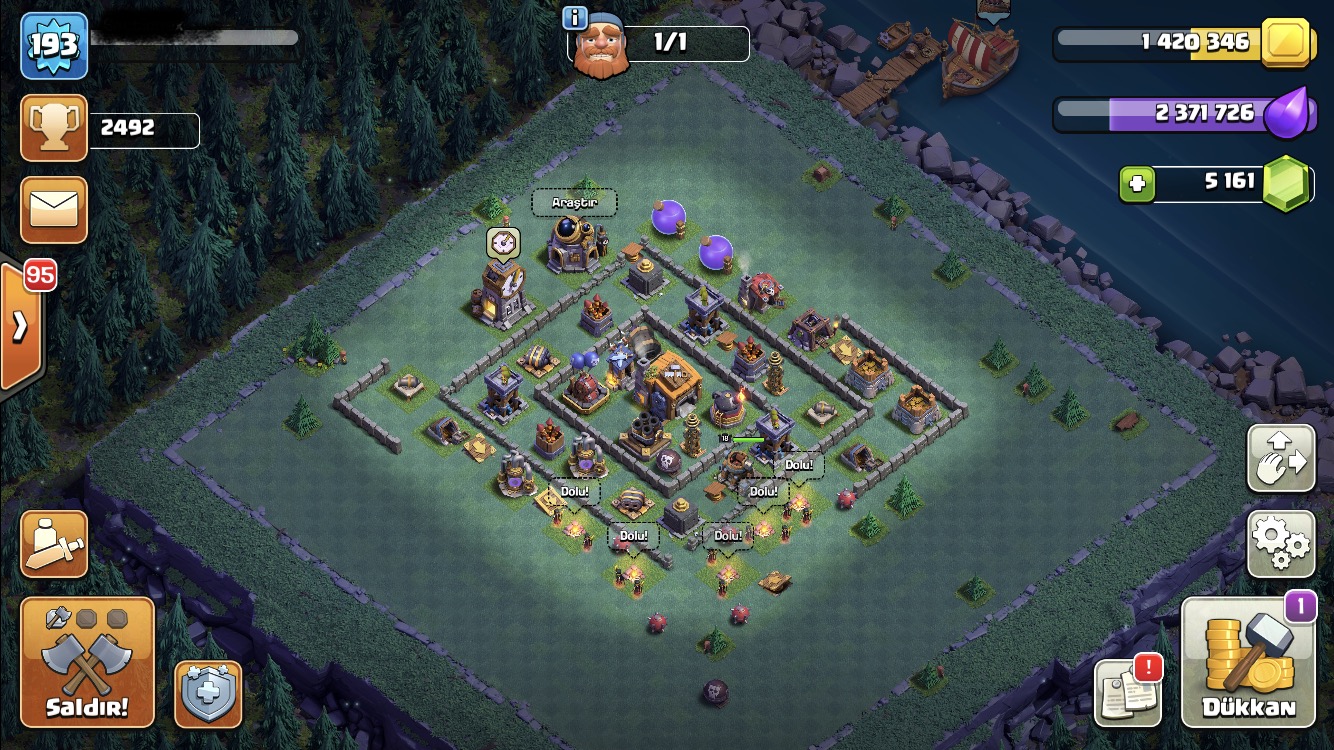1334x750 pixels.
Task: Open the mailbox envelope icon
Action: coord(54,210)
